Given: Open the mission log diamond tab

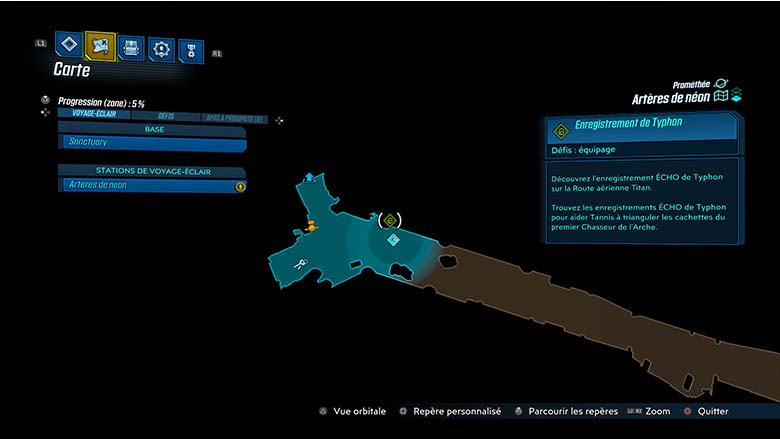Looking at the screenshot, I should pos(68,44).
